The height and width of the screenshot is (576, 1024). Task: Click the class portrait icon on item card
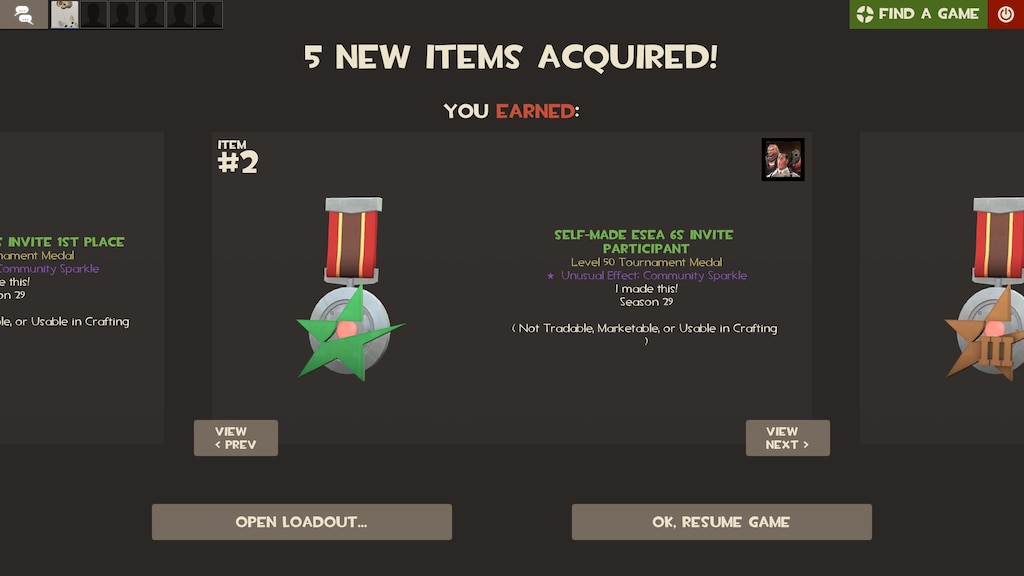pos(783,160)
